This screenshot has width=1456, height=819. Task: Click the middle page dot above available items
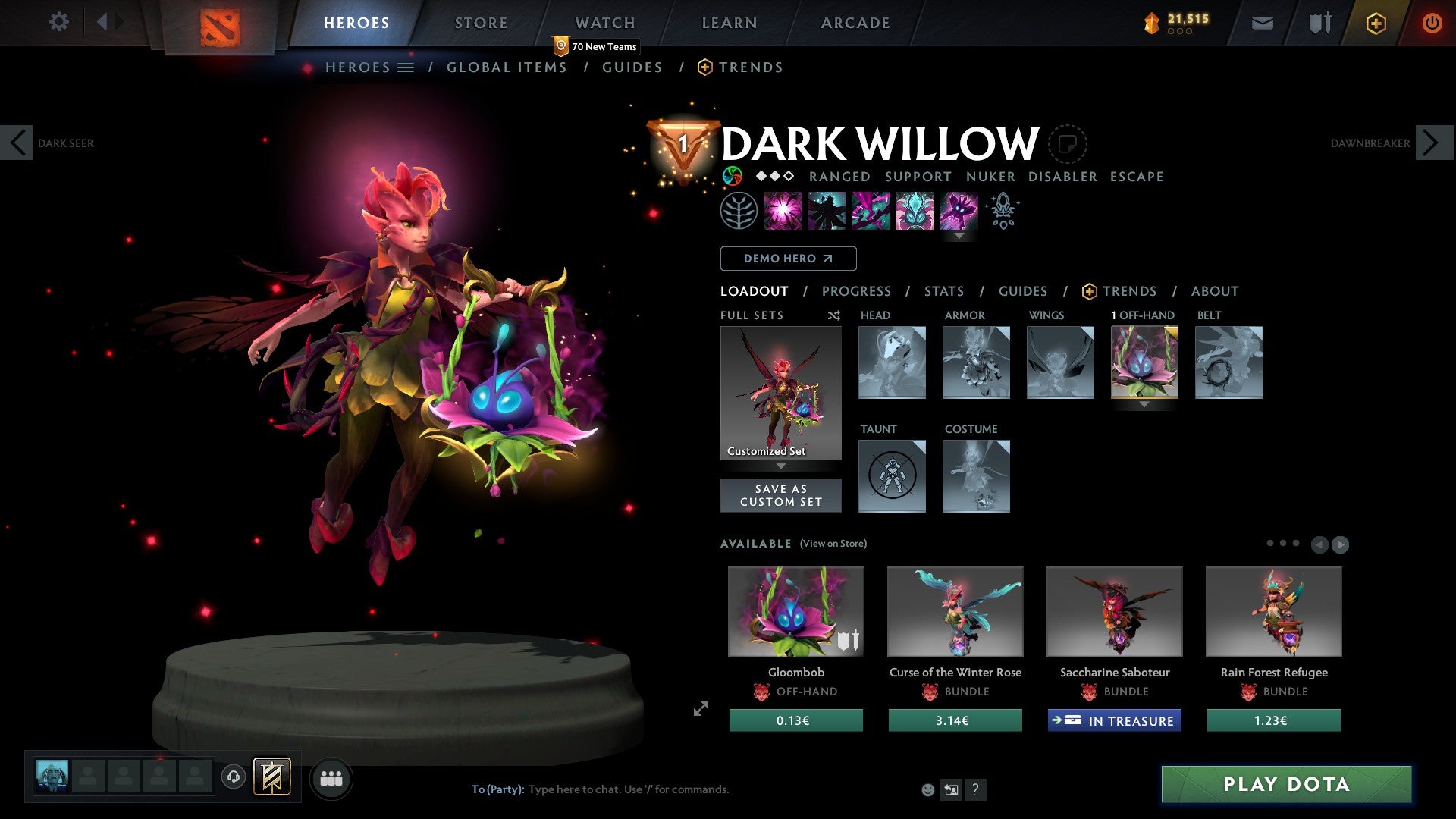coord(1283,543)
